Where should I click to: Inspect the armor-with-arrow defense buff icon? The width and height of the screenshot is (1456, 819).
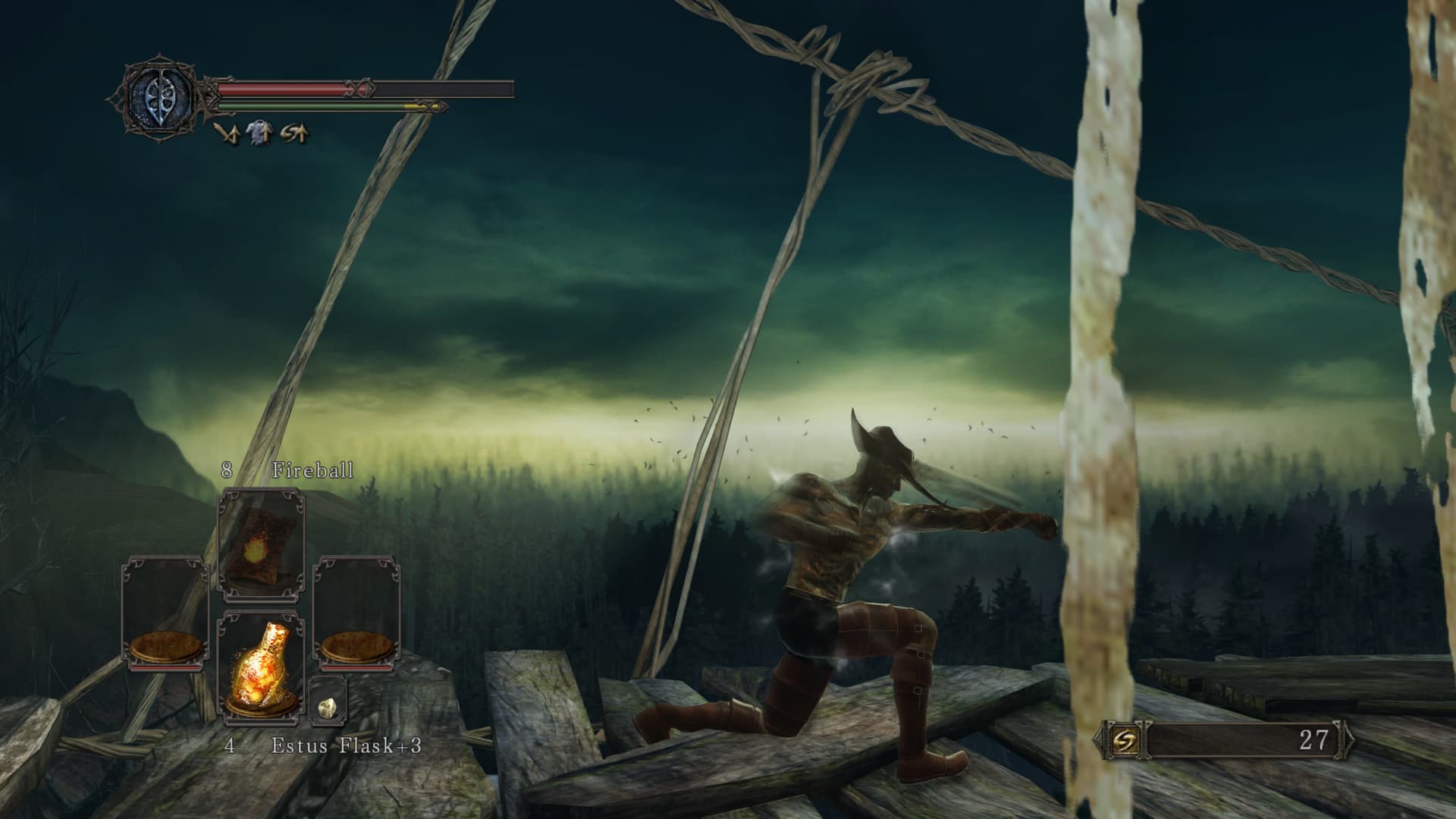tap(260, 133)
